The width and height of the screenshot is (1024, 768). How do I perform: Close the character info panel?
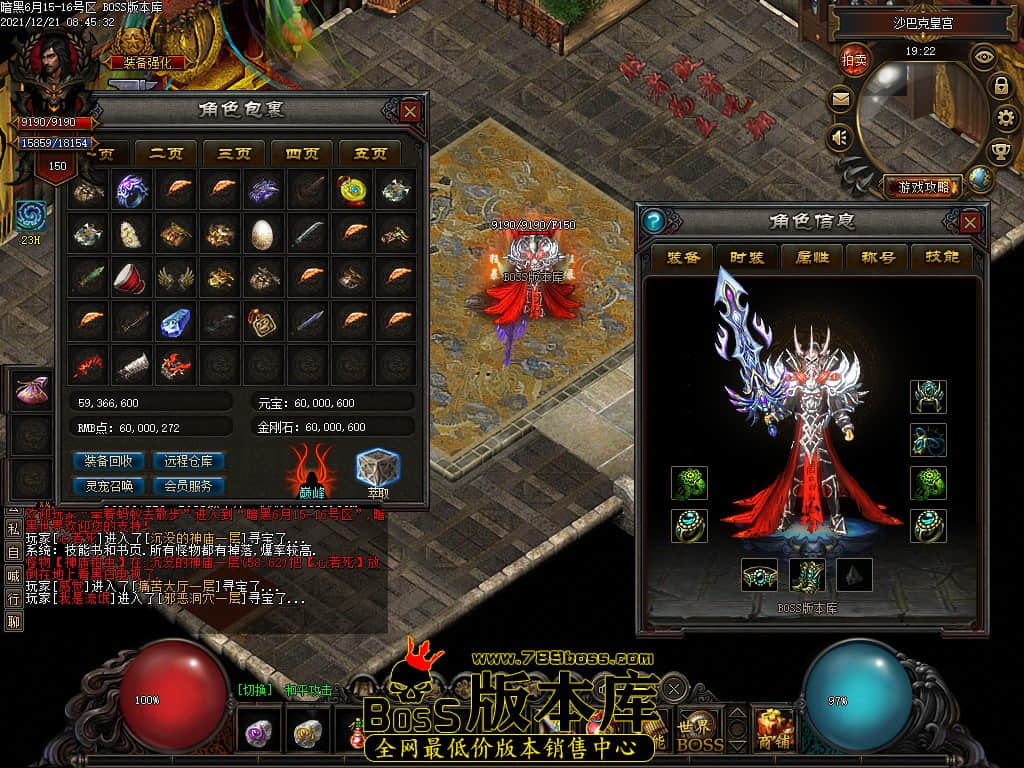click(970, 221)
